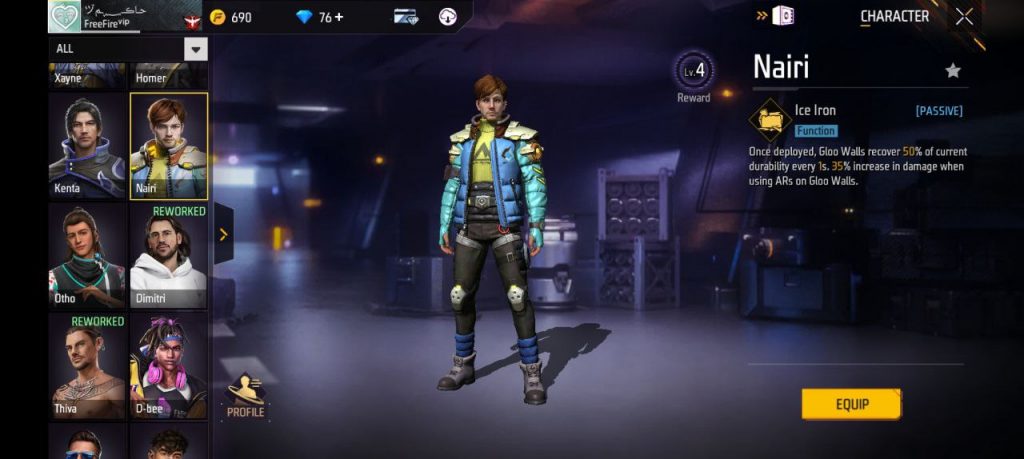
Task: Select the Xayne character tile
Action: (x=88, y=75)
